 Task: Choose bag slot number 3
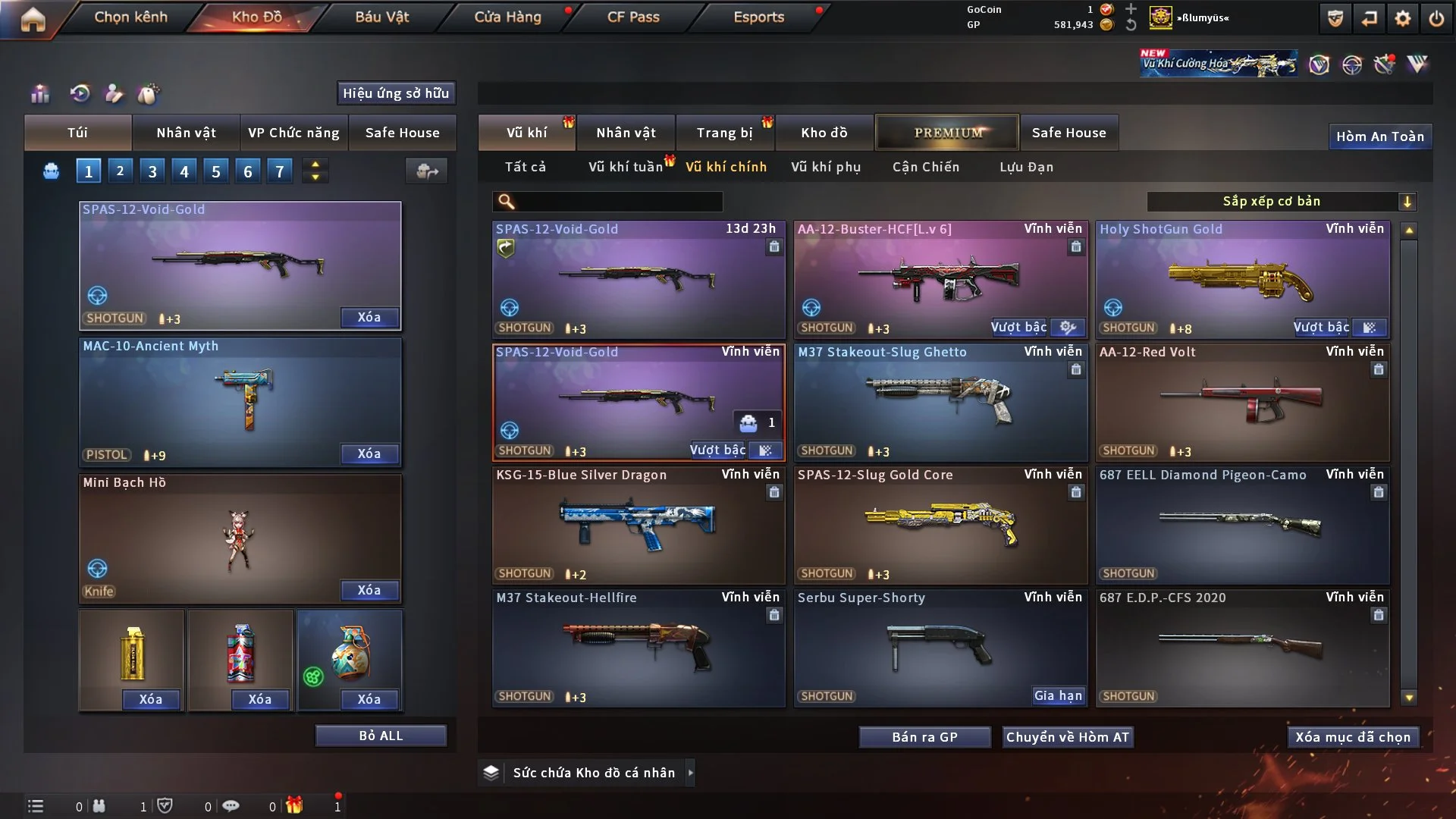152,171
